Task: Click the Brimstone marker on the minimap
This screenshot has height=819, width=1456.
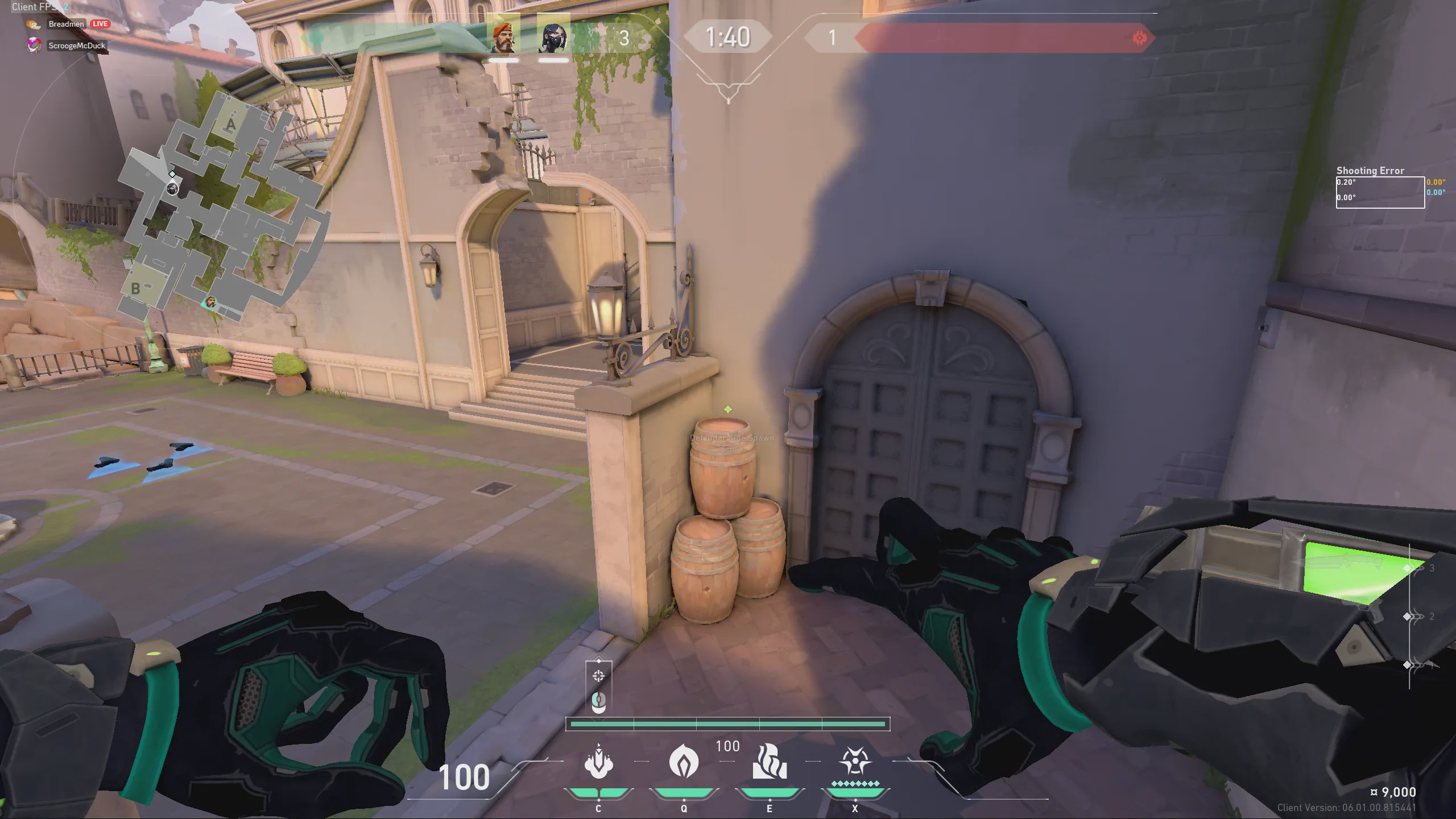Action: click(x=211, y=302)
